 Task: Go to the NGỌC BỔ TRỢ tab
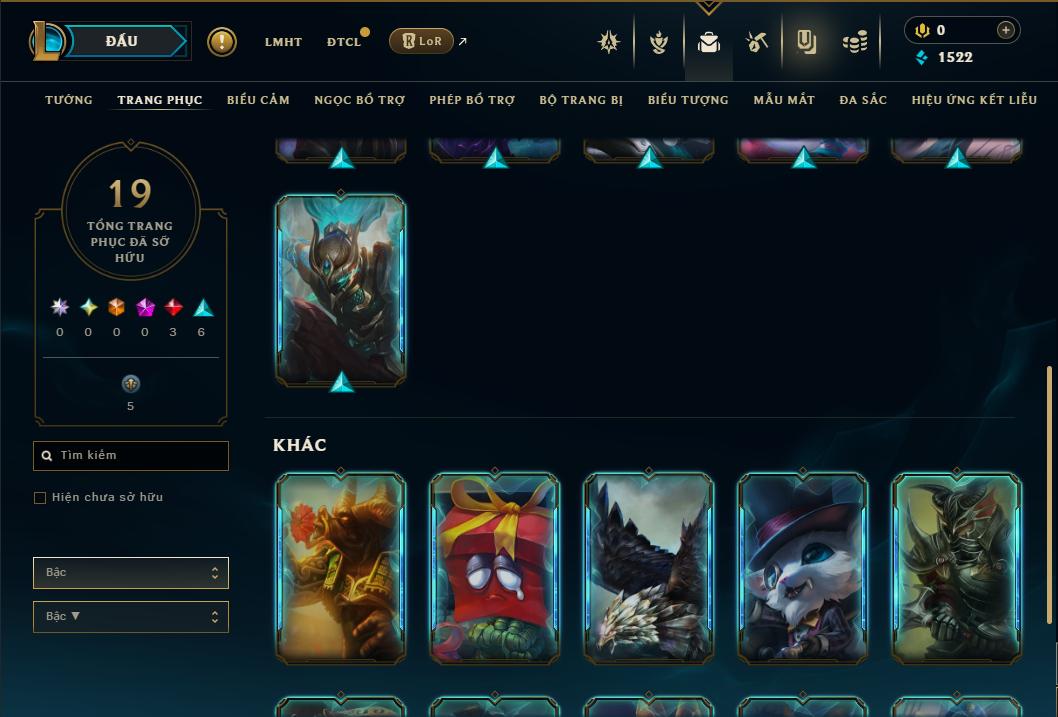tap(359, 100)
